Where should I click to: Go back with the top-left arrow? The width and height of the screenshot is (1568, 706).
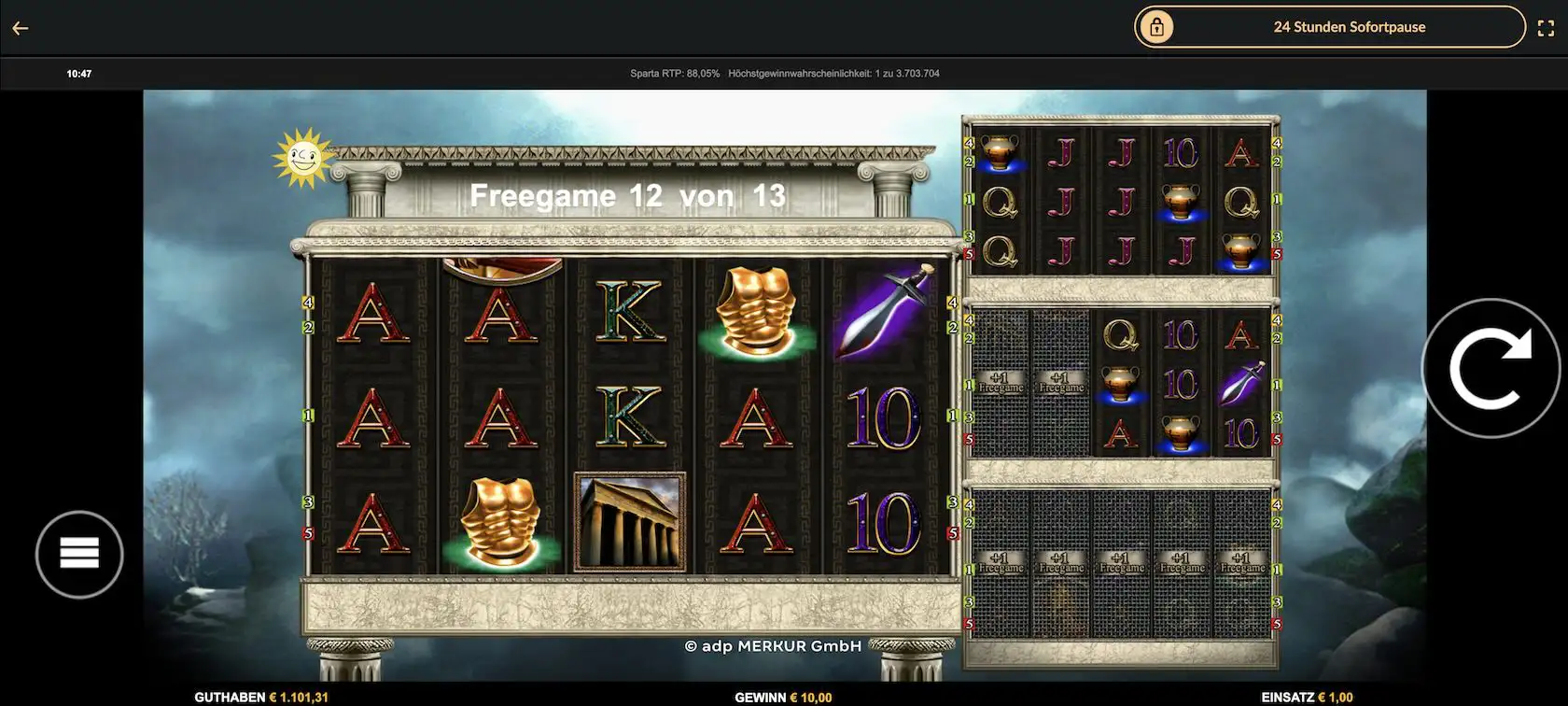tap(21, 28)
